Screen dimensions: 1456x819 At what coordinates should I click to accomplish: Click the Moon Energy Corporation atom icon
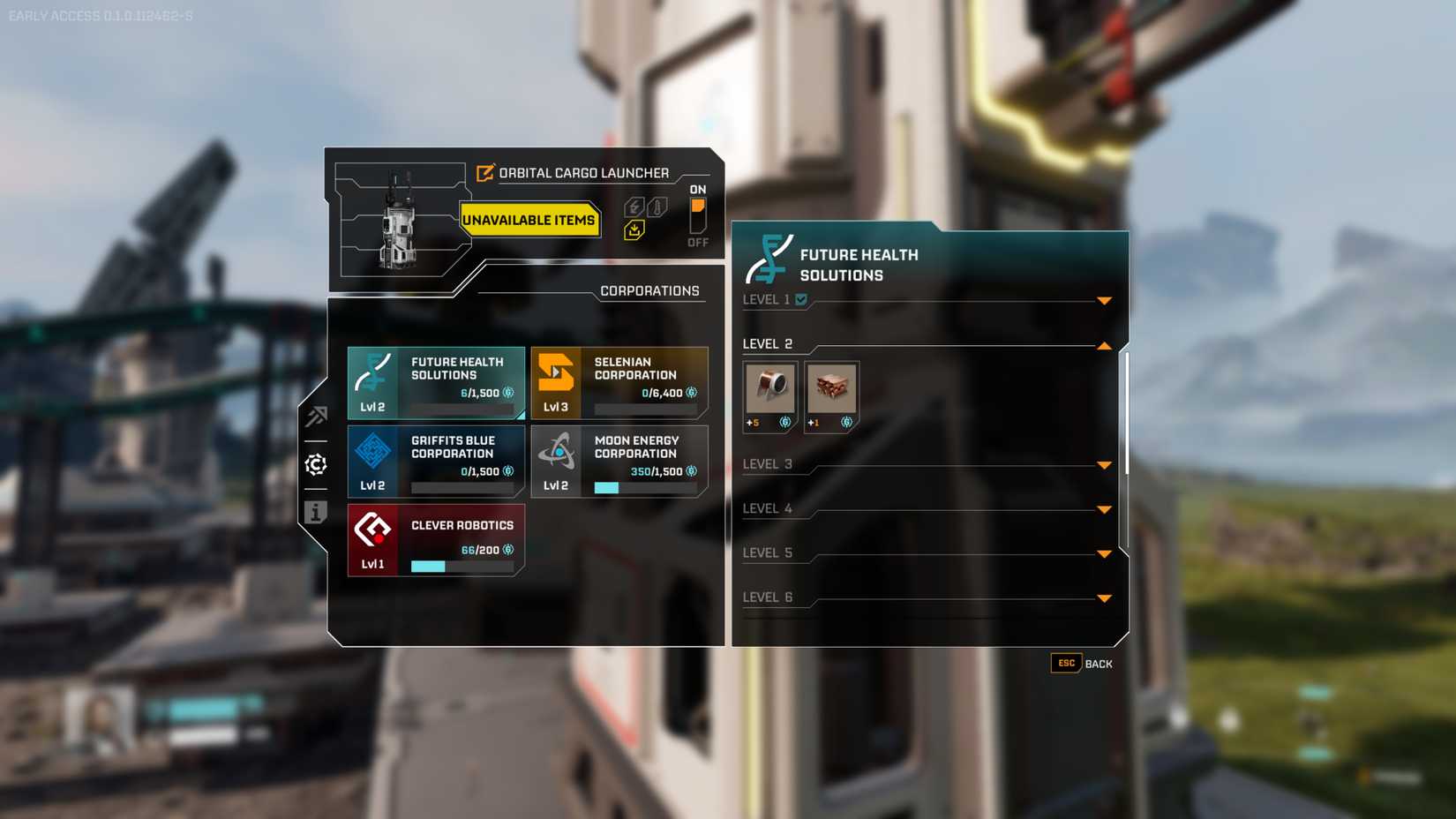tap(559, 453)
